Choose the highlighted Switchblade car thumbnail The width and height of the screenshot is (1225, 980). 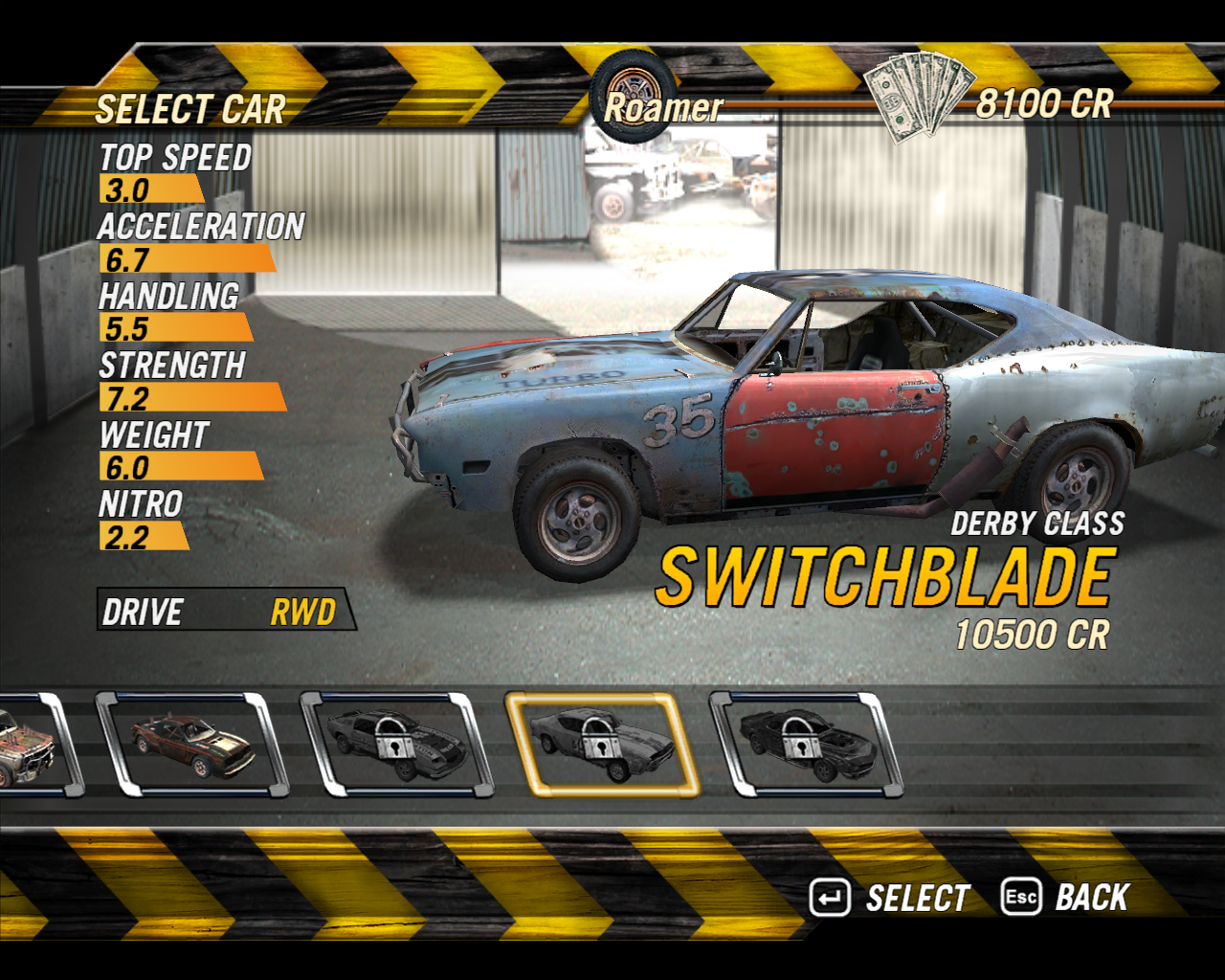pos(601,745)
